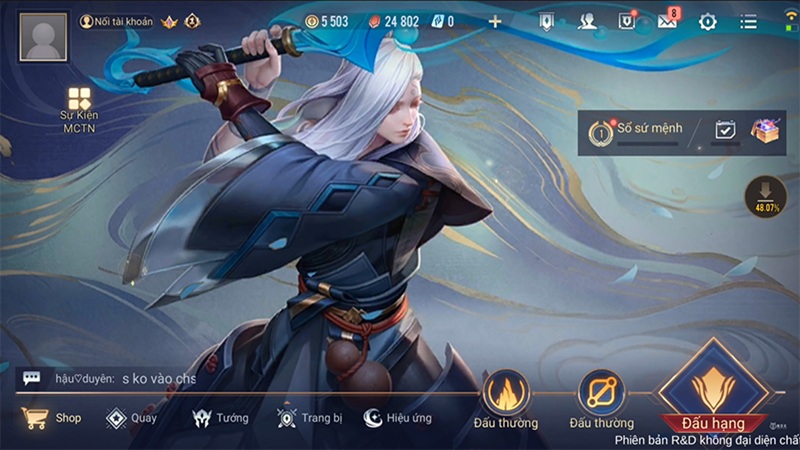
Task: Open the gift box rewards icon
Action: click(766, 131)
